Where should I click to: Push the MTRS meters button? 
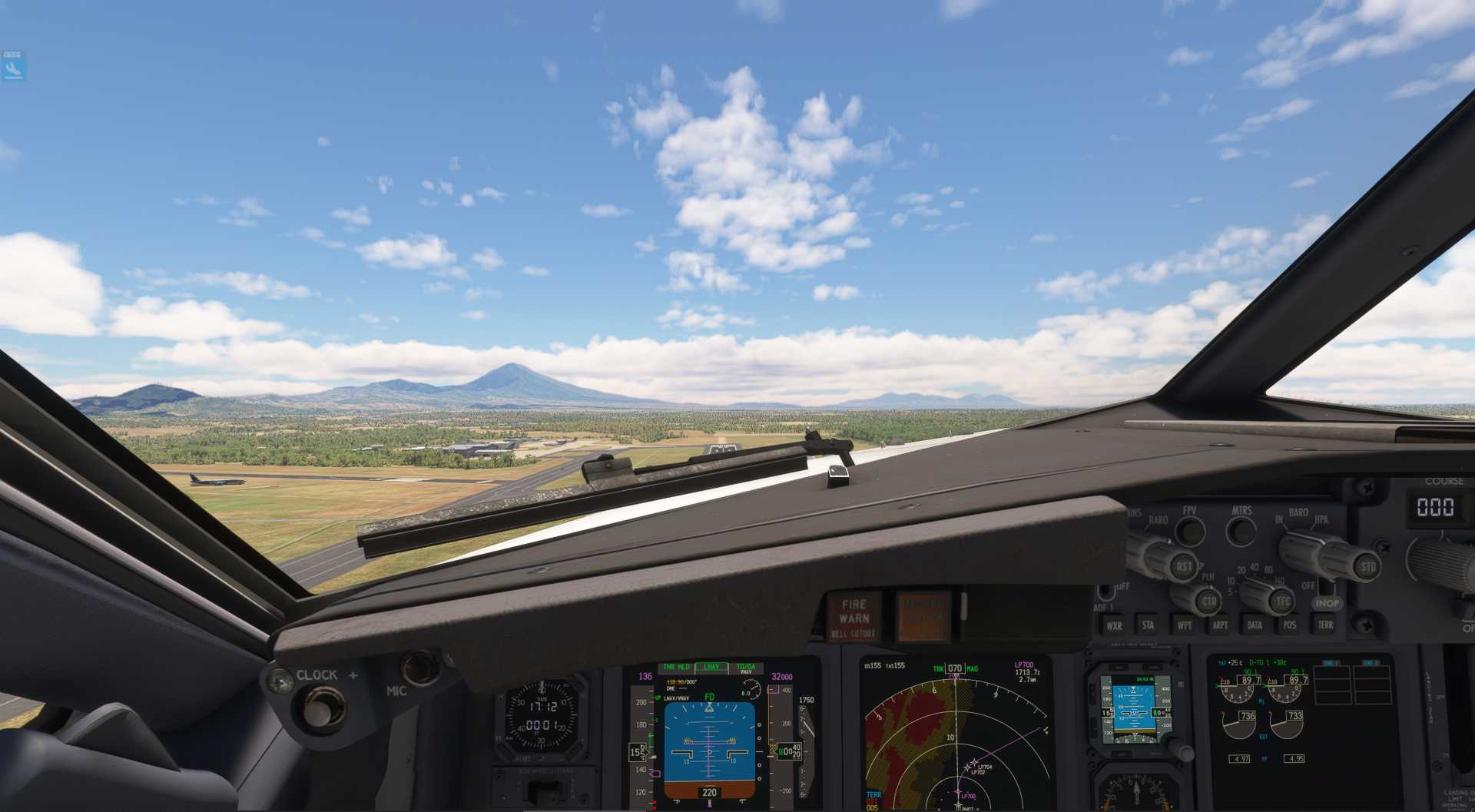1241,531
